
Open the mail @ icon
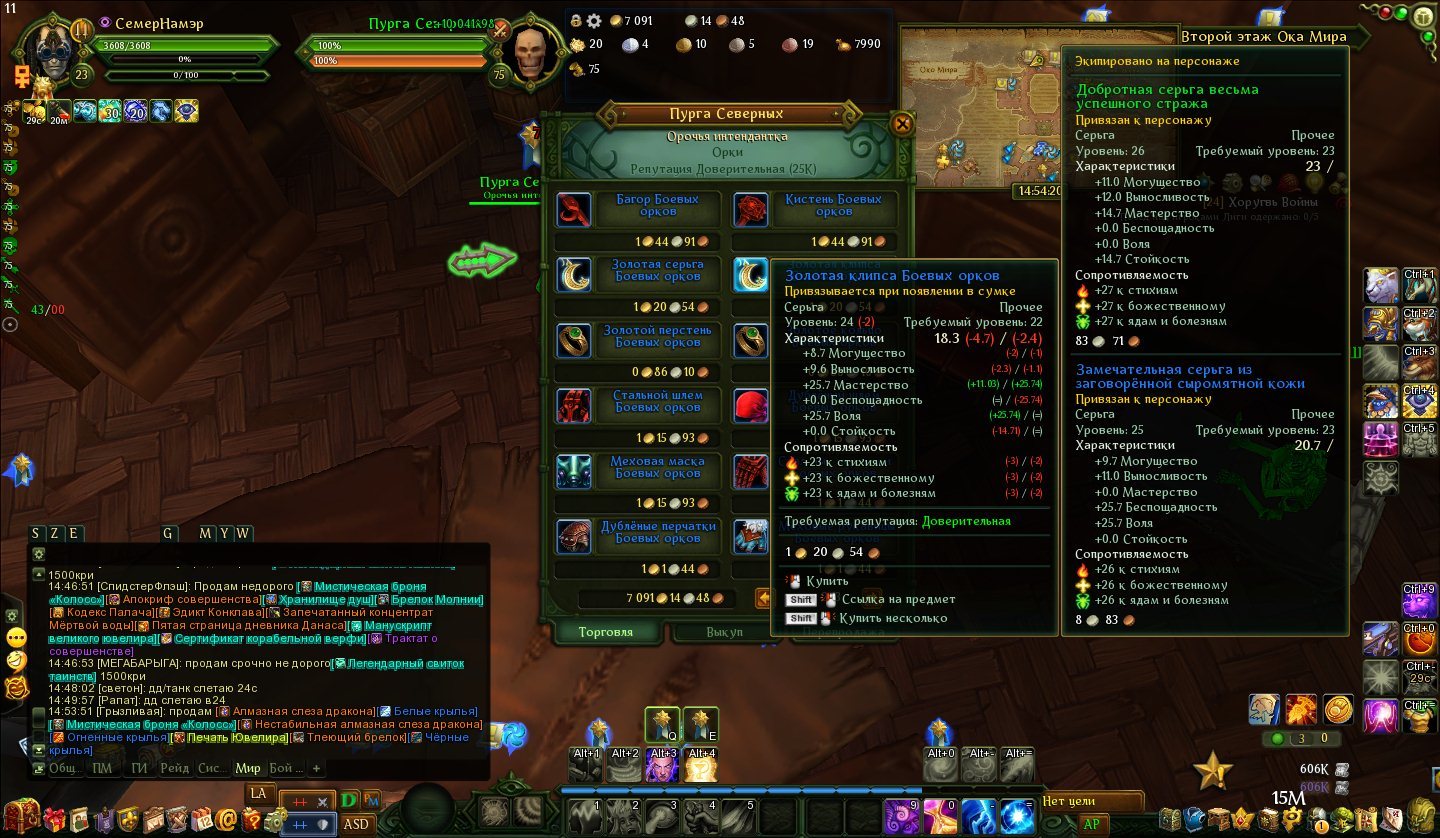tap(227, 820)
